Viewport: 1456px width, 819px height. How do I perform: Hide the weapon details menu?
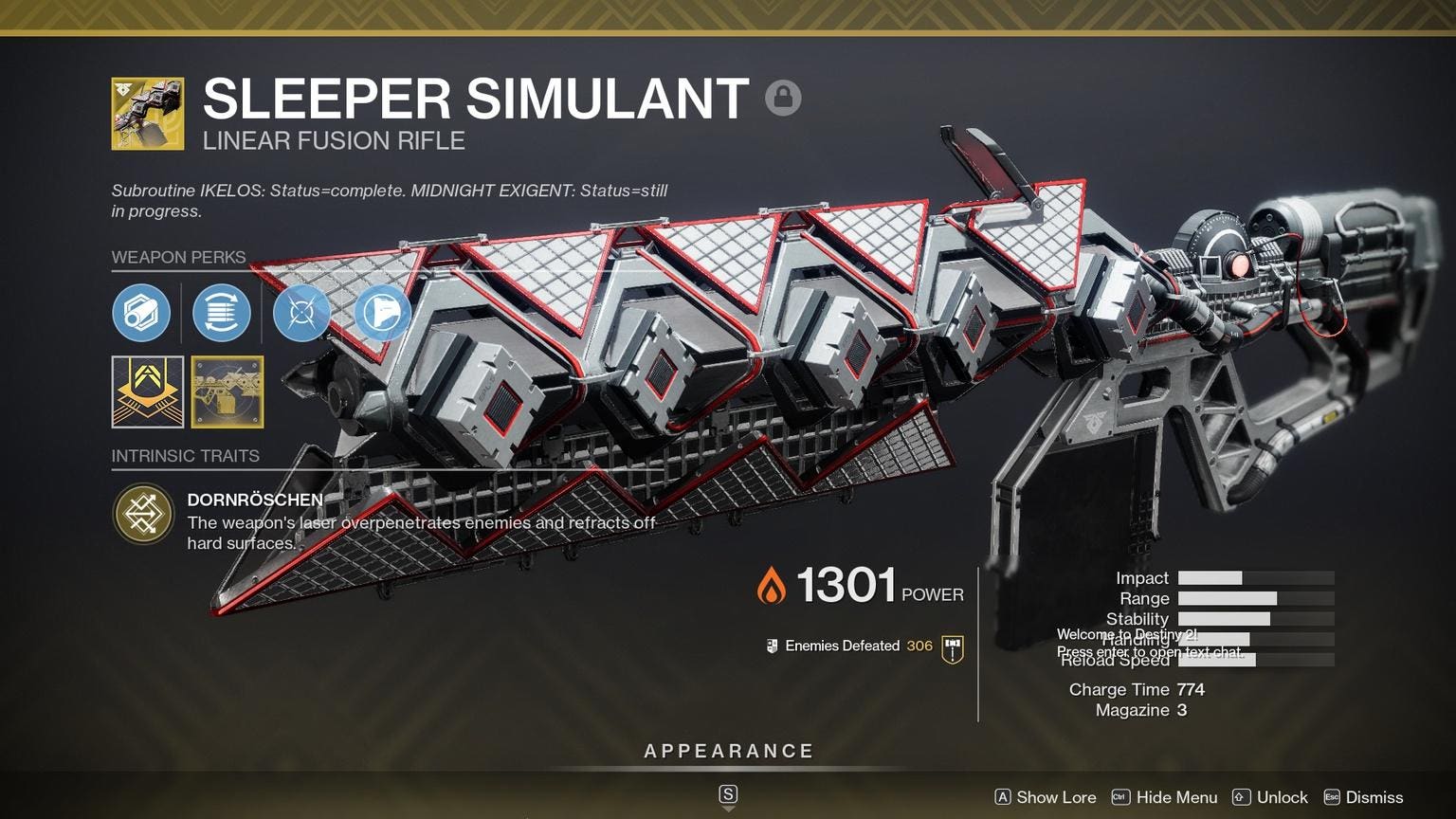click(1165, 797)
